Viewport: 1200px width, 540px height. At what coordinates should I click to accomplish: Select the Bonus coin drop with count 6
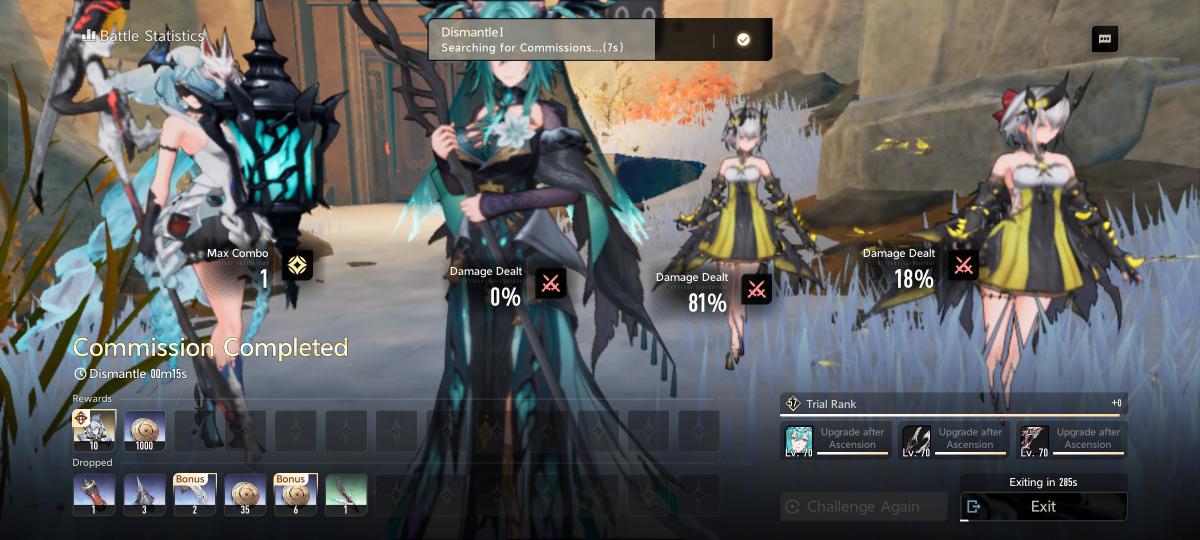295,494
